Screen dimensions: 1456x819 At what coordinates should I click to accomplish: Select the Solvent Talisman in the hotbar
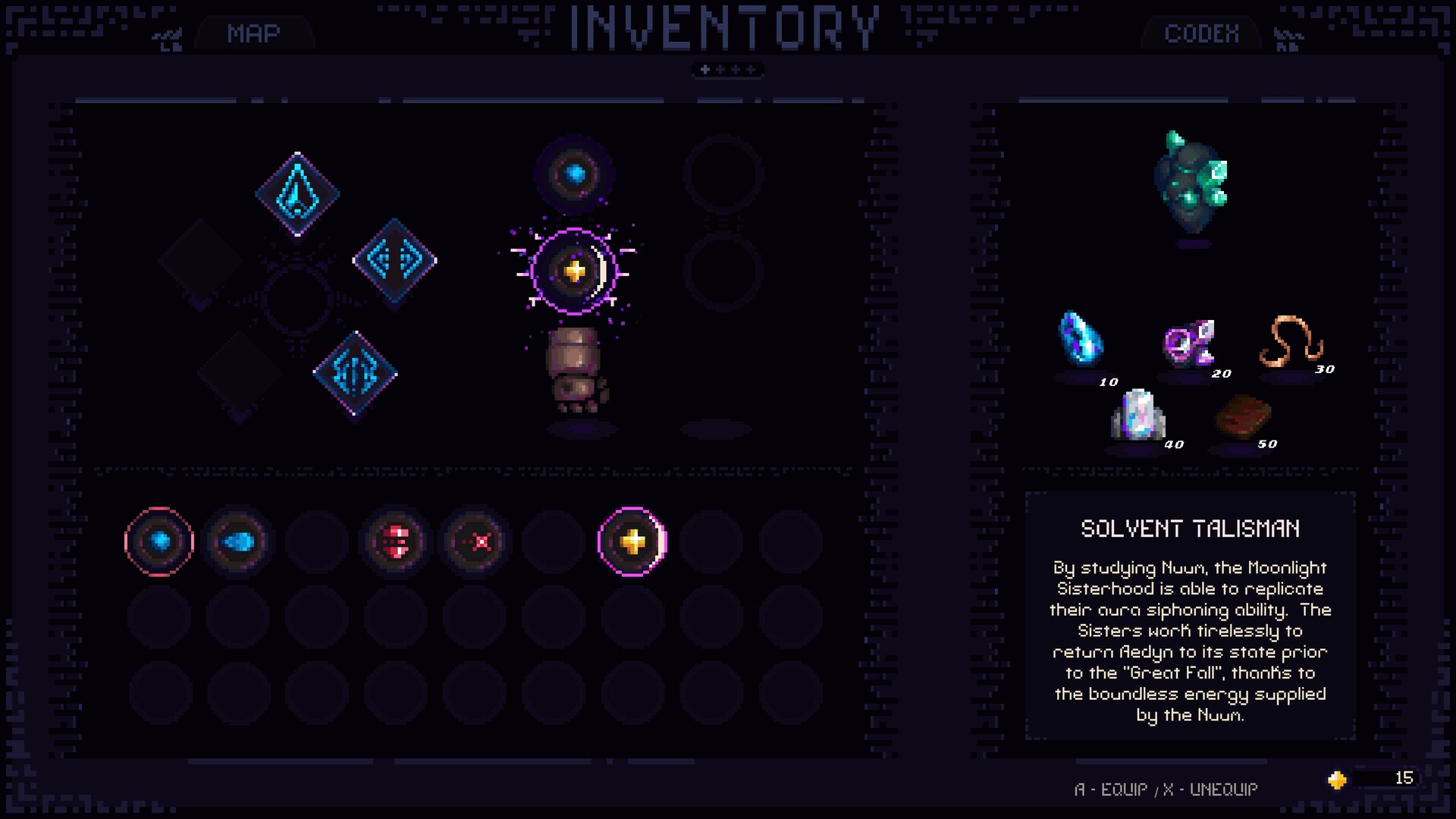(635, 540)
